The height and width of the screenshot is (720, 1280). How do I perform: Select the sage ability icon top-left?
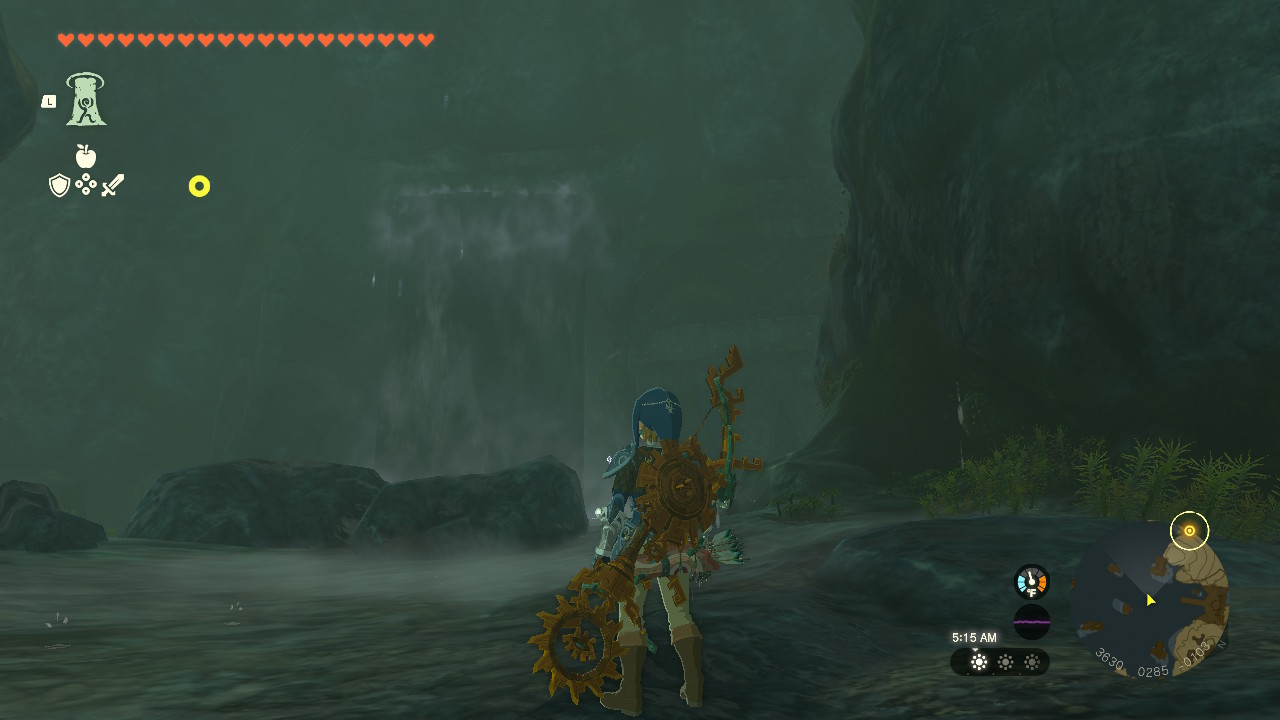[x=84, y=97]
